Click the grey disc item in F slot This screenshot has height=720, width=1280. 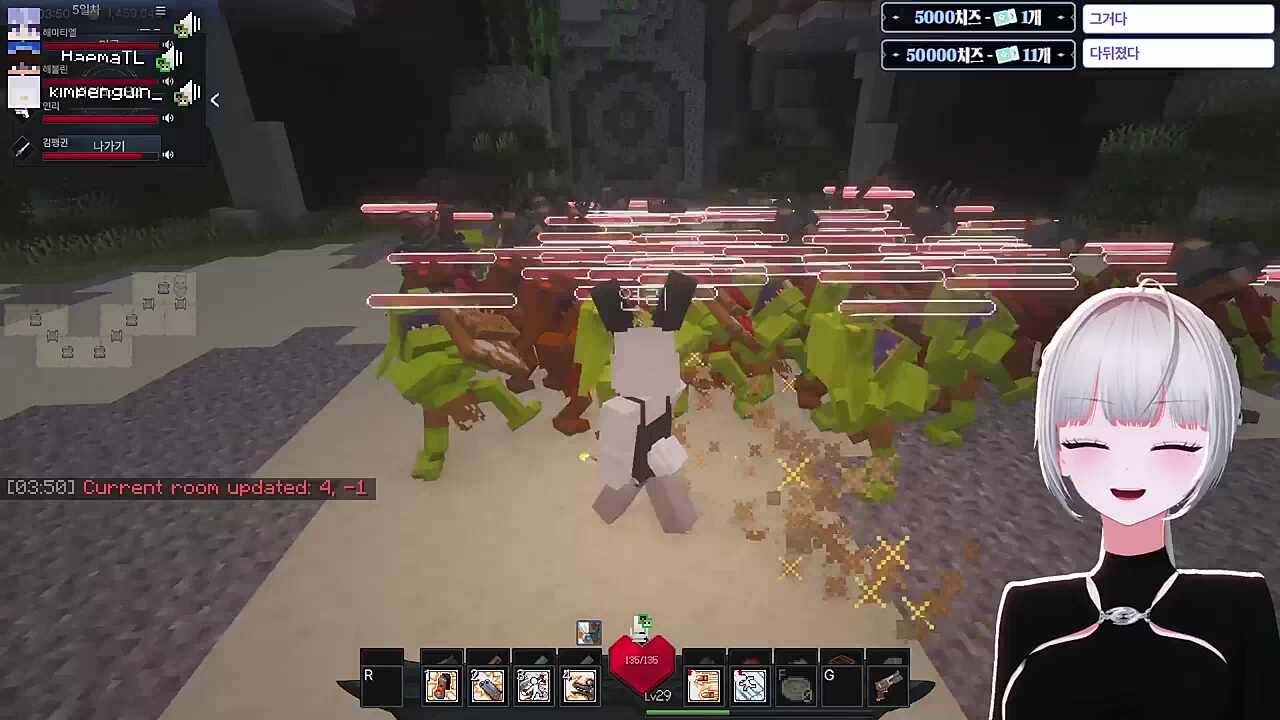(796, 687)
